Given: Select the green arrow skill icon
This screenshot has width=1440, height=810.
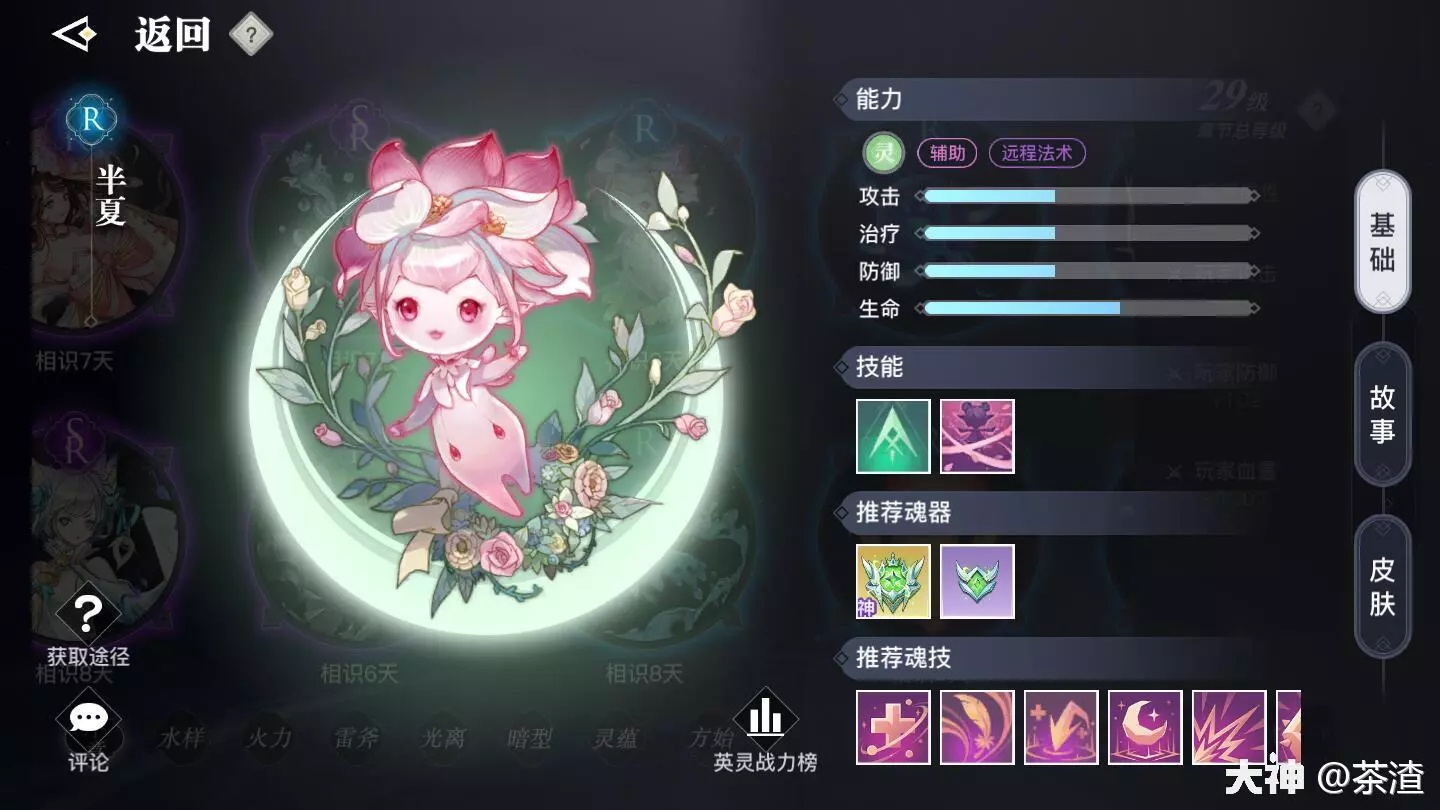Looking at the screenshot, I should point(893,436).
